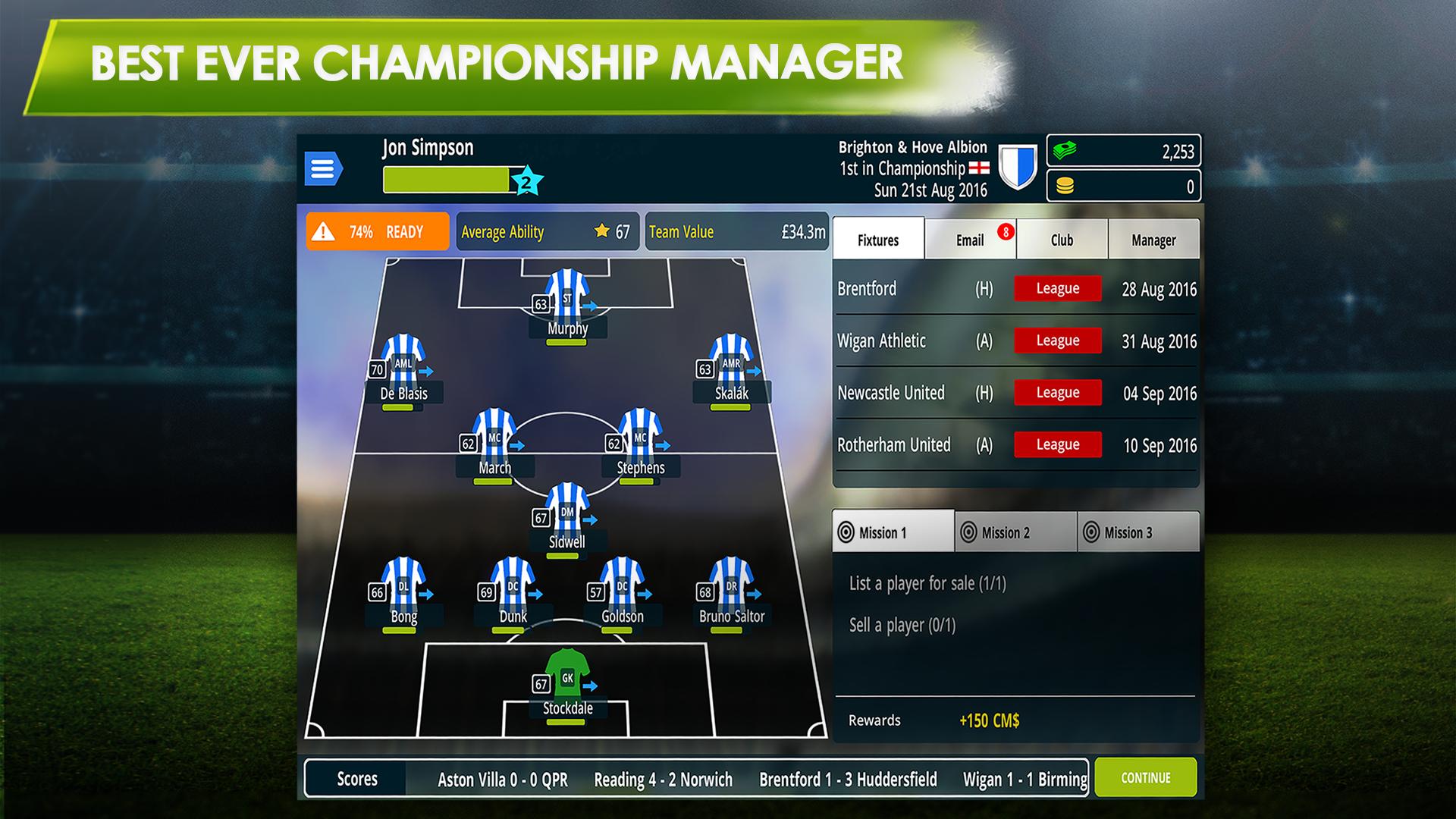Click Jon Simpson's experience progress bar

click(447, 178)
